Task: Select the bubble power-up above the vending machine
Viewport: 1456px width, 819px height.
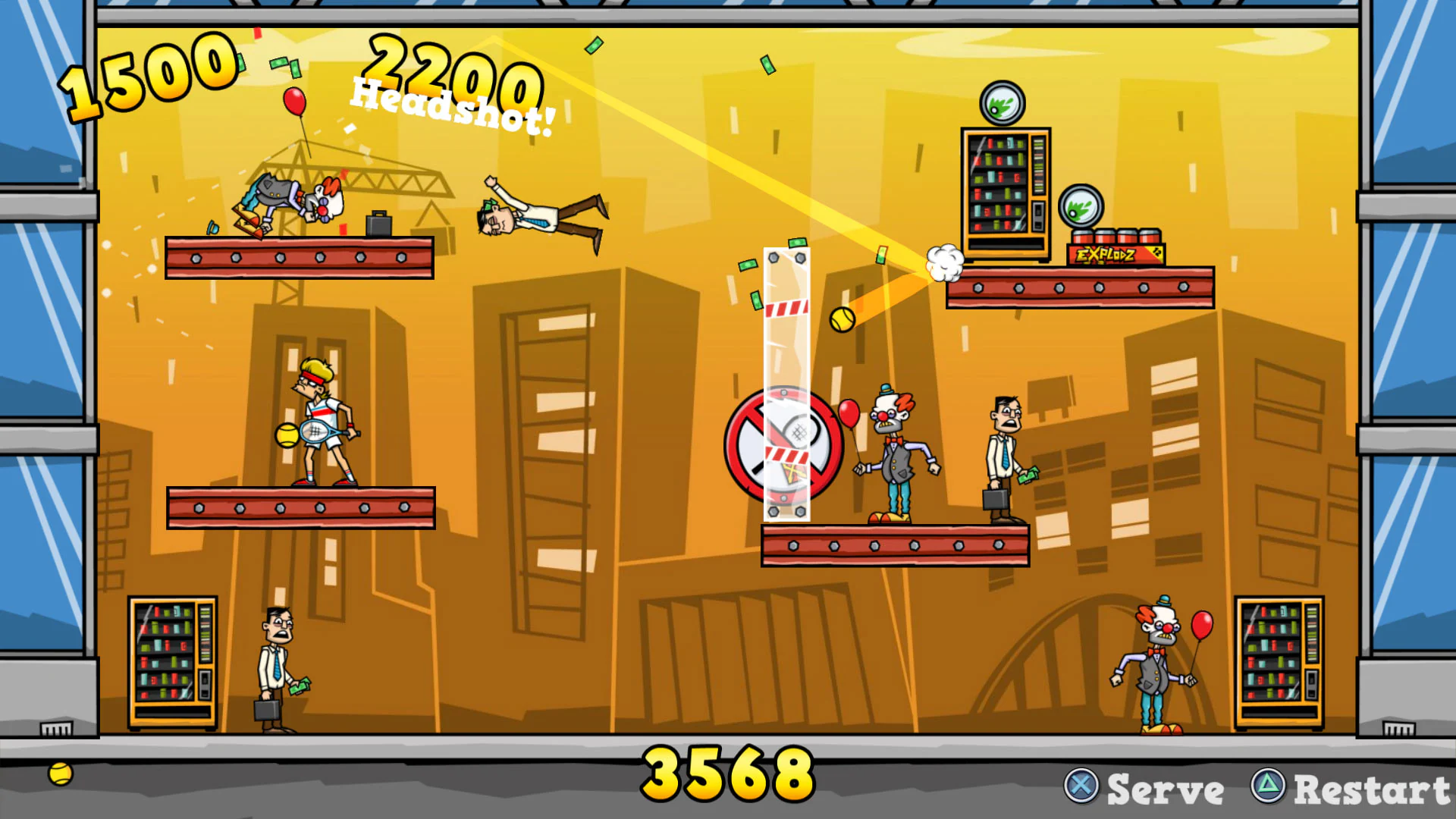Action: 1003,103
